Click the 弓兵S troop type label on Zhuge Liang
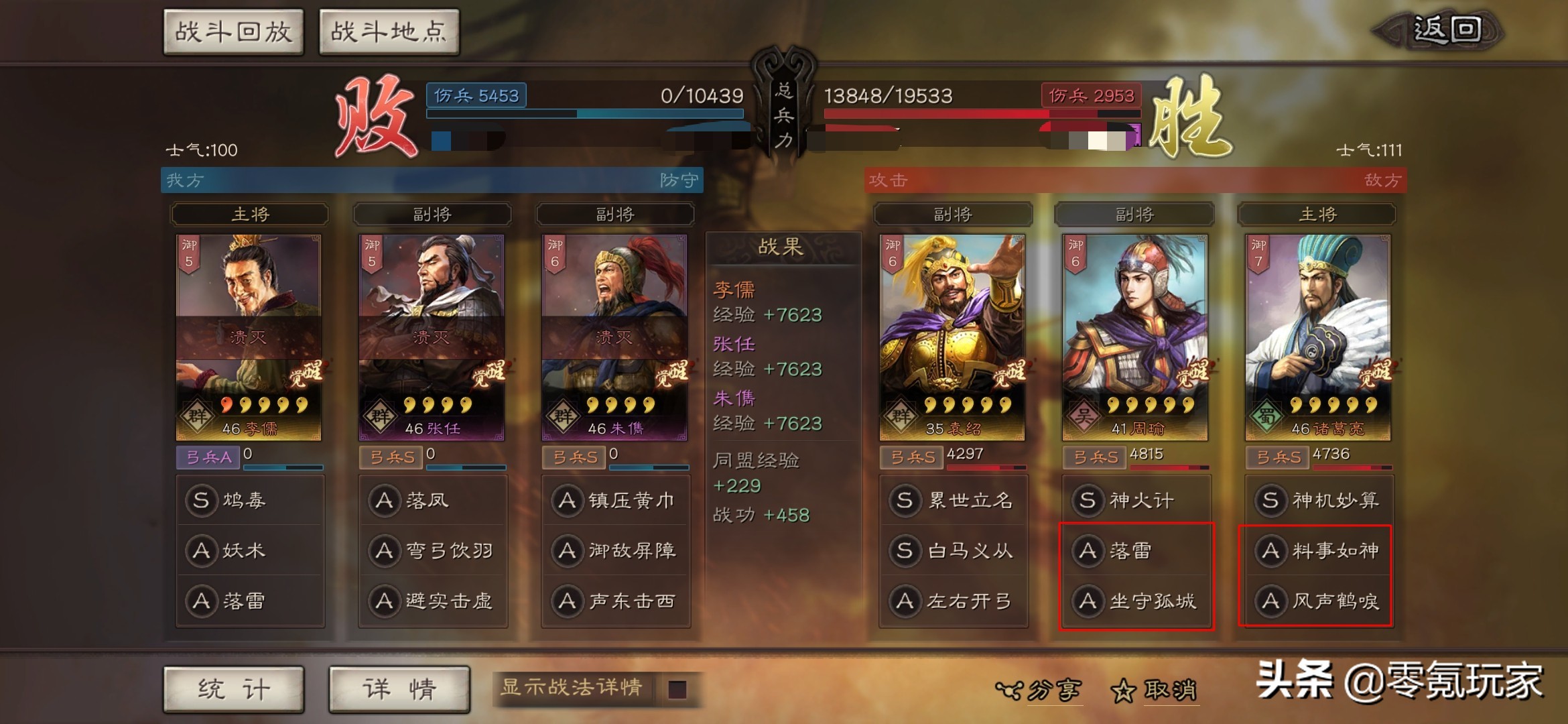This screenshot has height=724, width=1568. pyautogui.click(x=1277, y=457)
